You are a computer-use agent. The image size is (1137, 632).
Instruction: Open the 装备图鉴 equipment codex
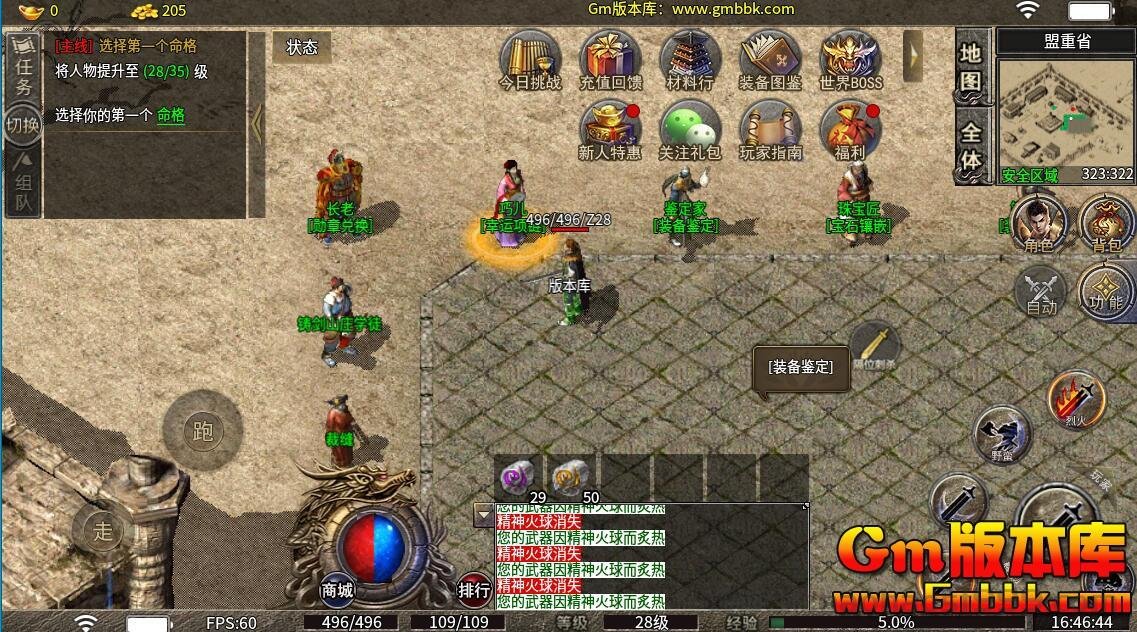tap(770, 59)
